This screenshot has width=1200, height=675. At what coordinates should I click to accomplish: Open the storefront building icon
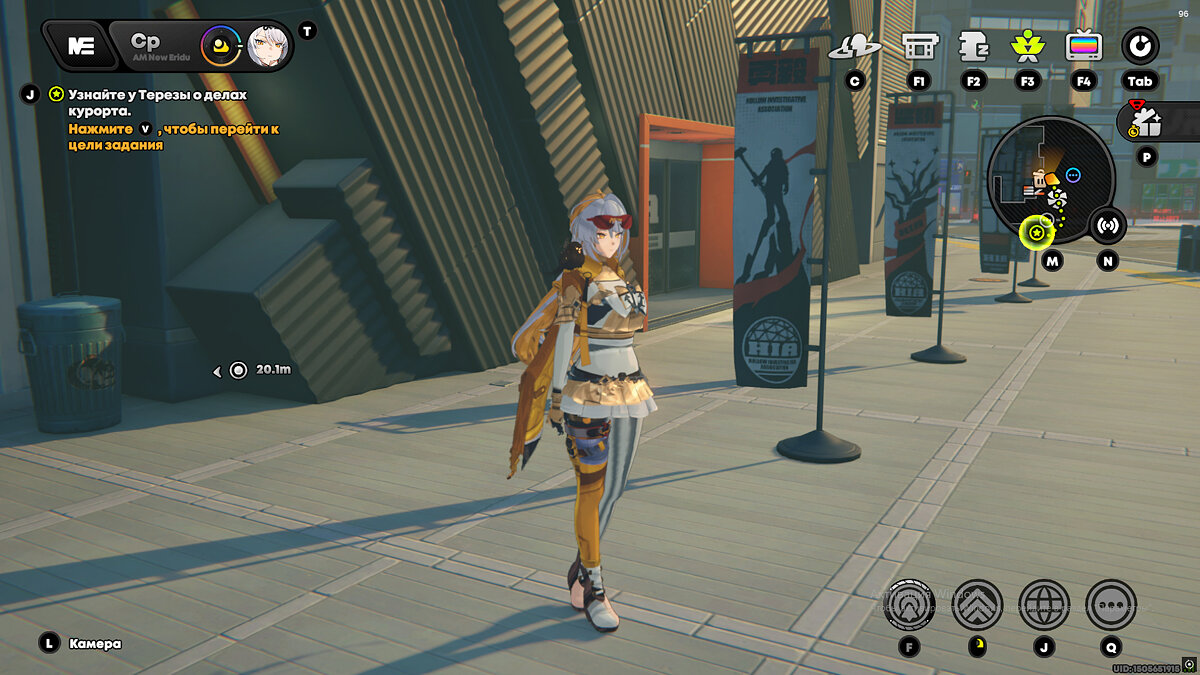(x=918, y=45)
